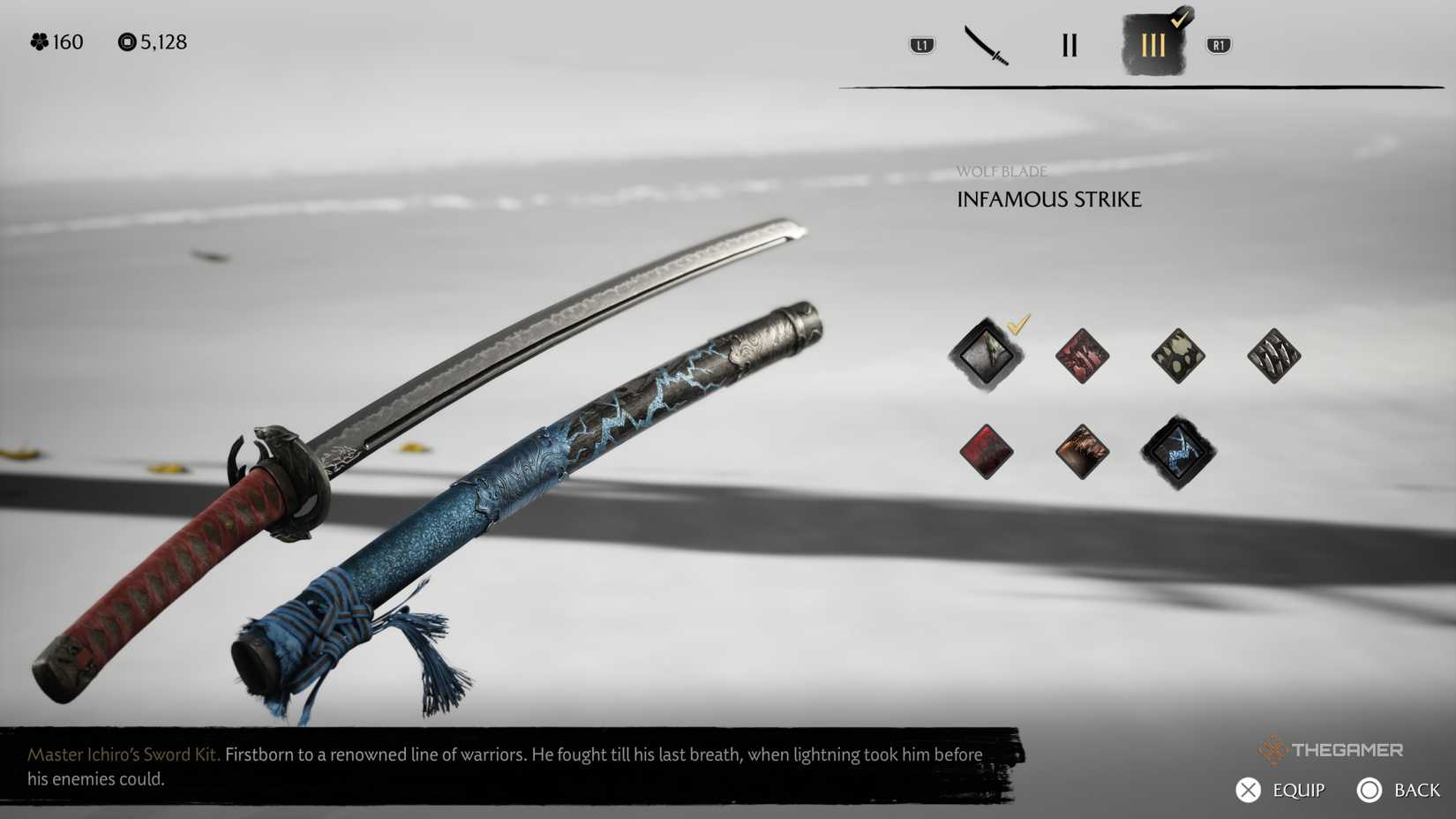Select the red crimson swatch in the second row
This screenshot has height=819, width=1456.
pyautogui.click(x=986, y=452)
